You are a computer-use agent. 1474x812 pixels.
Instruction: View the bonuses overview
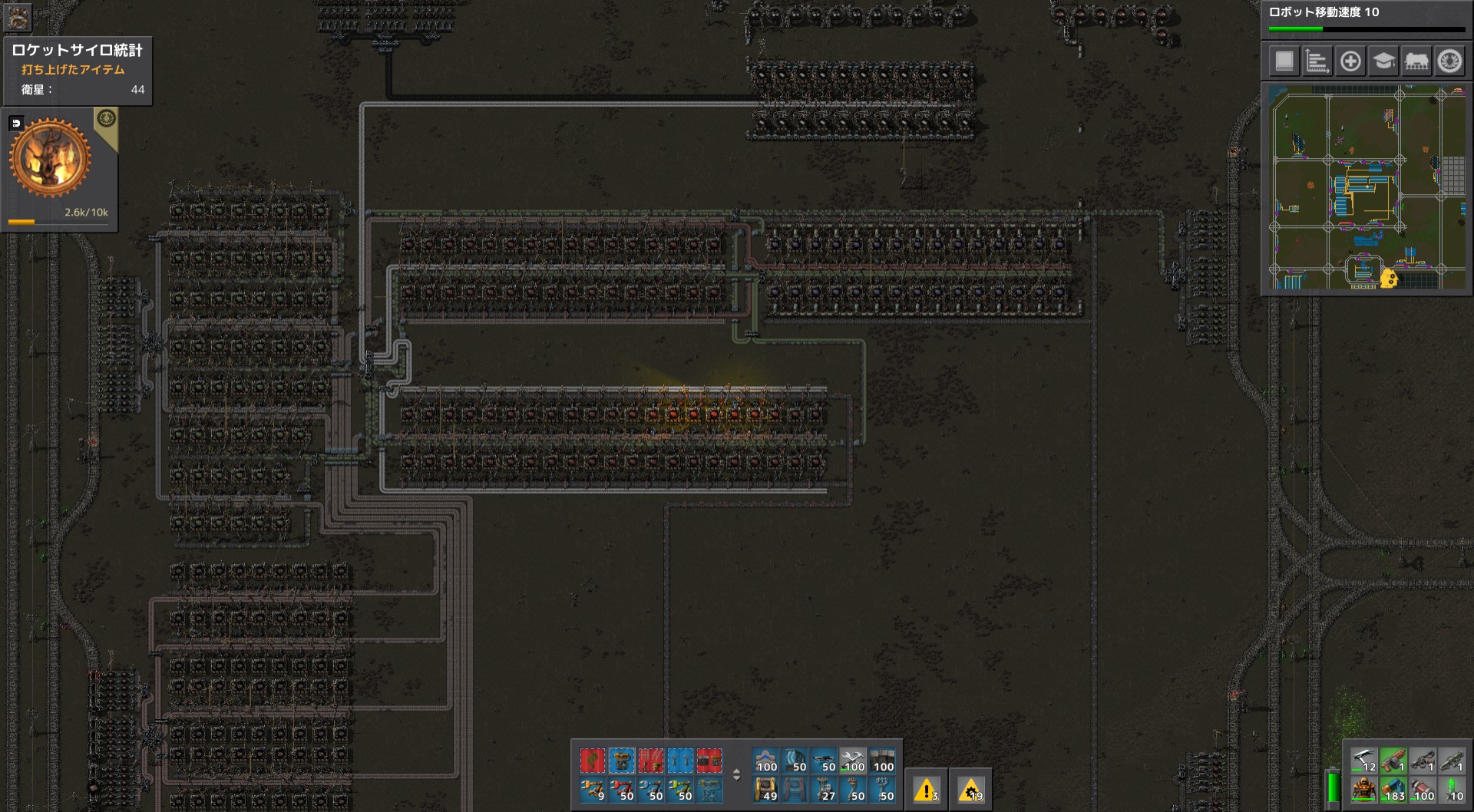click(x=1349, y=61)
